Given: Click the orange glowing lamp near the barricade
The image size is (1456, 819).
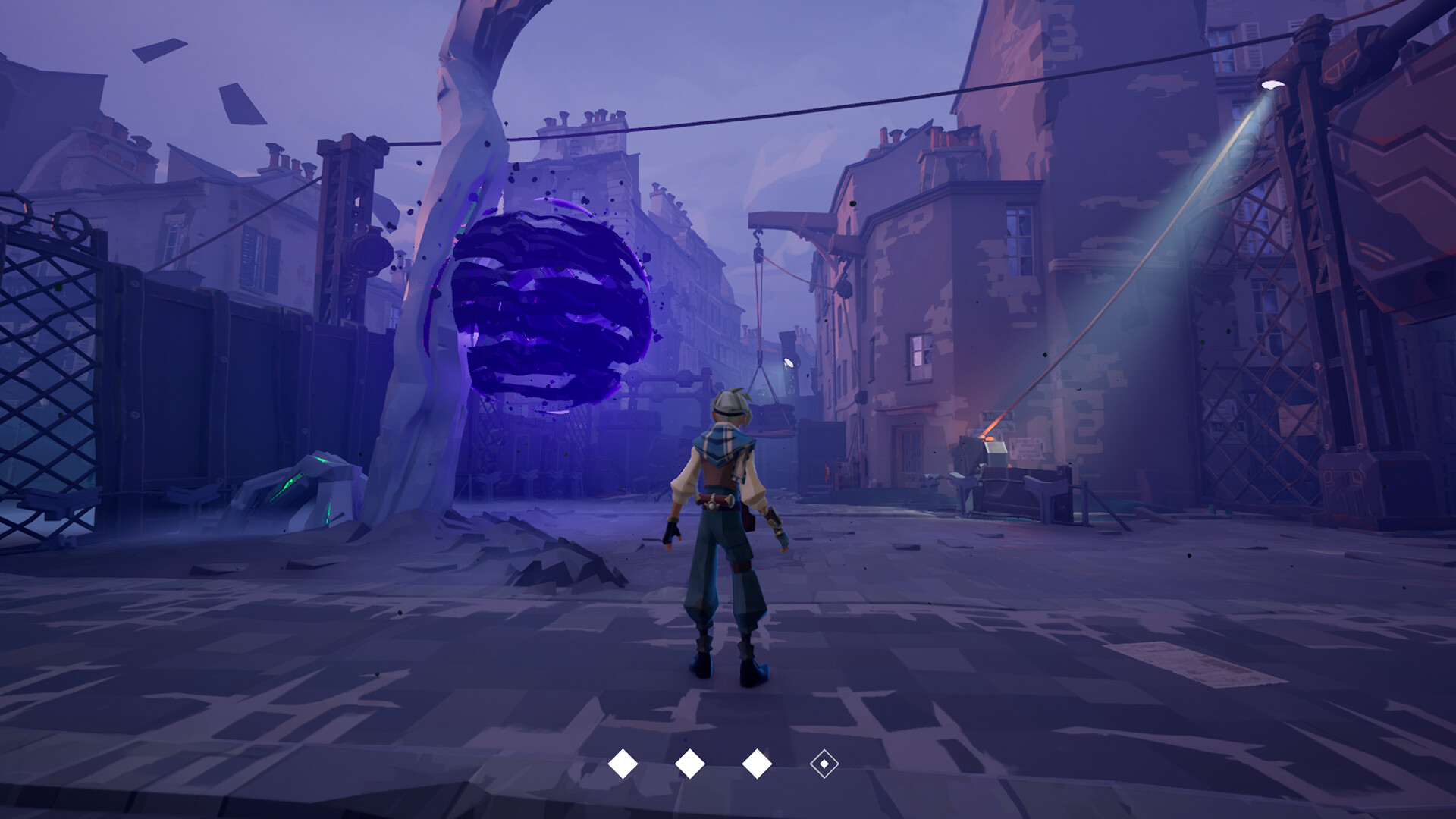Looking at the screenshot, I should coord(990,438).
